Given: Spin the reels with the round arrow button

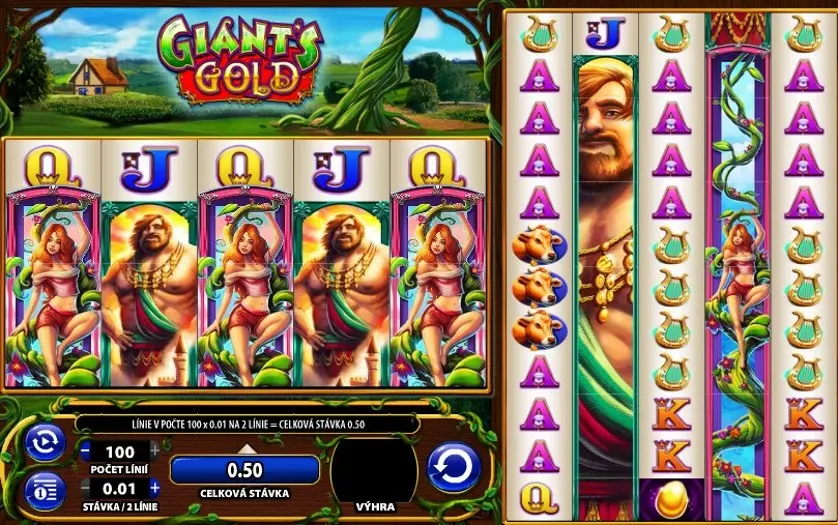Looking at the screenshot, I should pyautogui.click(x=453, y=467).
